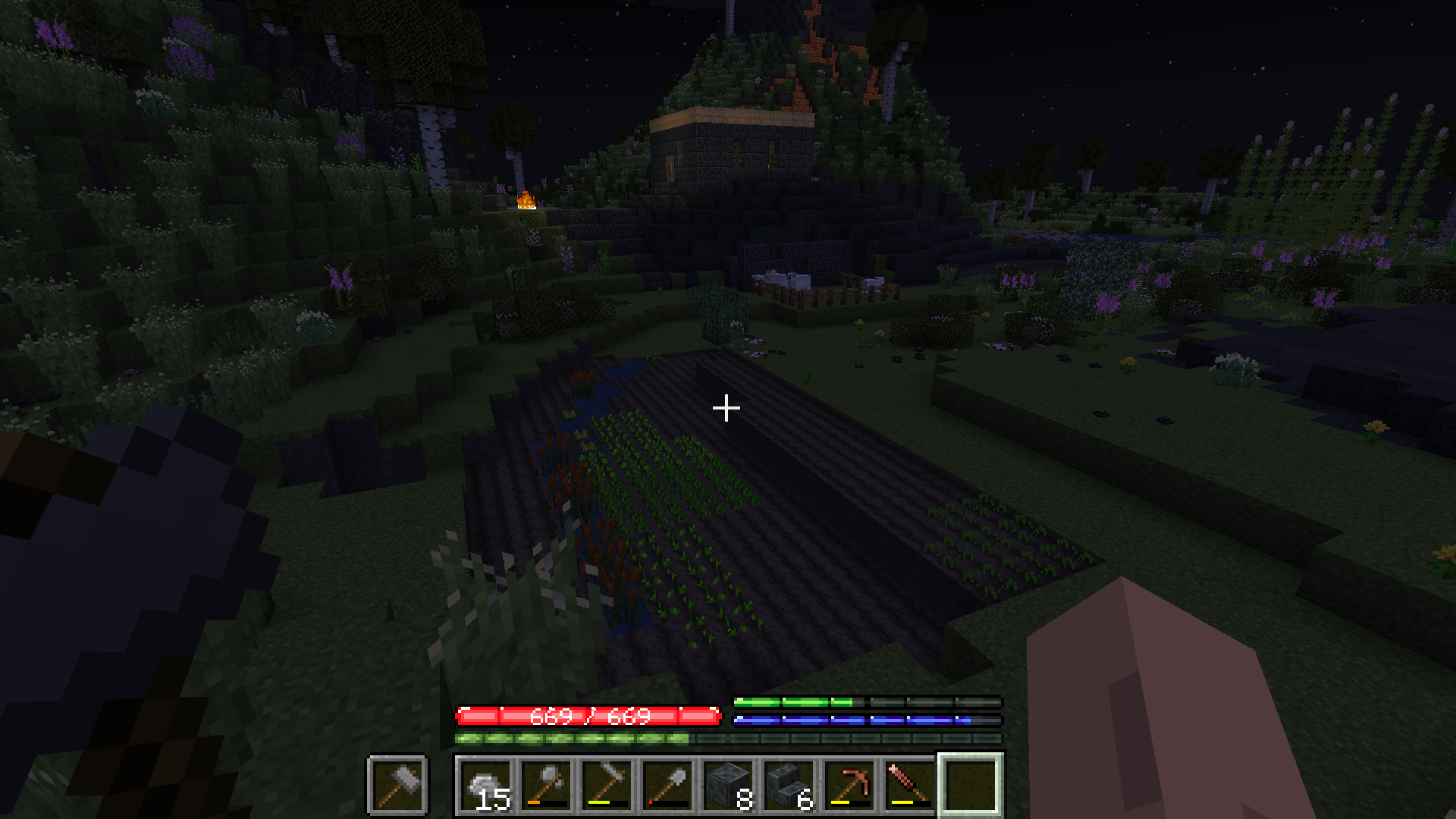Select the copper sword hotbar slot
The image size is (1456, 819).
(911, 784)
